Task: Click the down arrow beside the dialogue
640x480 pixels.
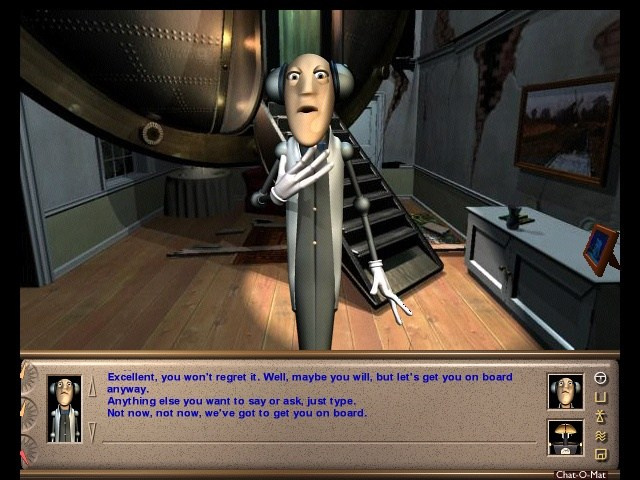Action: [x=92, y=432]
